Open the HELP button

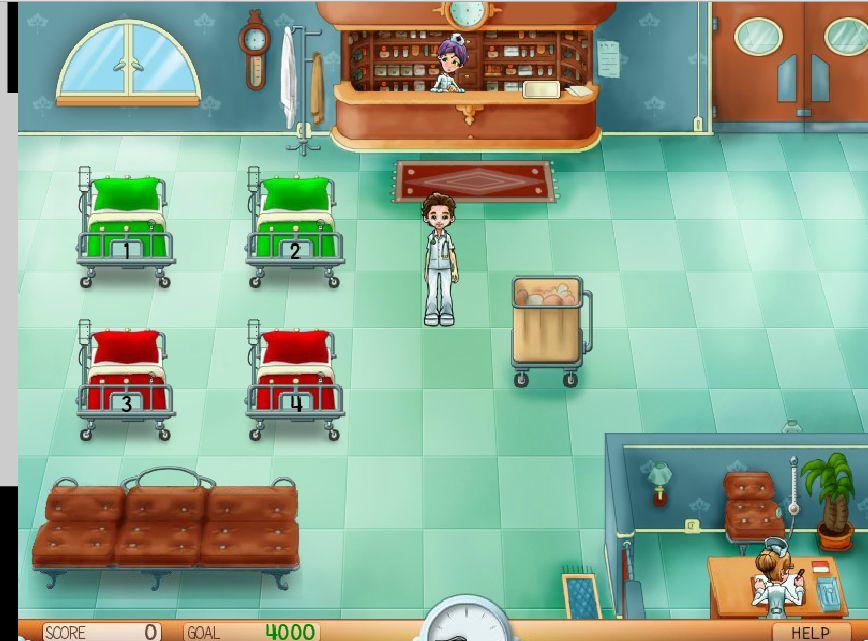tap(810, 632)
